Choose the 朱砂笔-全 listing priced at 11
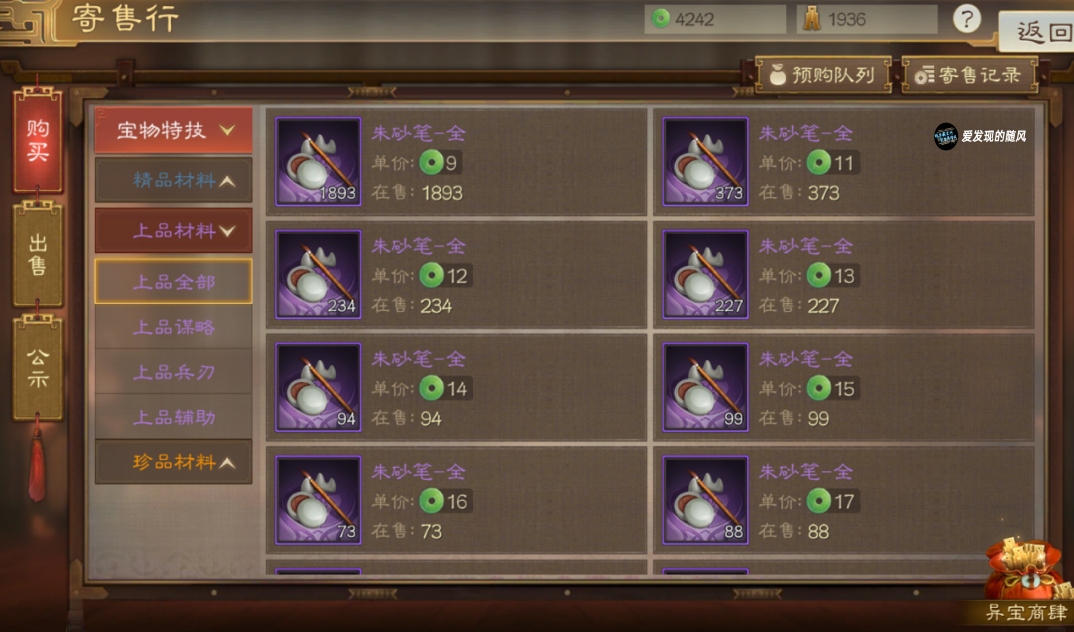1074x632 pixels. pos(845,162)
